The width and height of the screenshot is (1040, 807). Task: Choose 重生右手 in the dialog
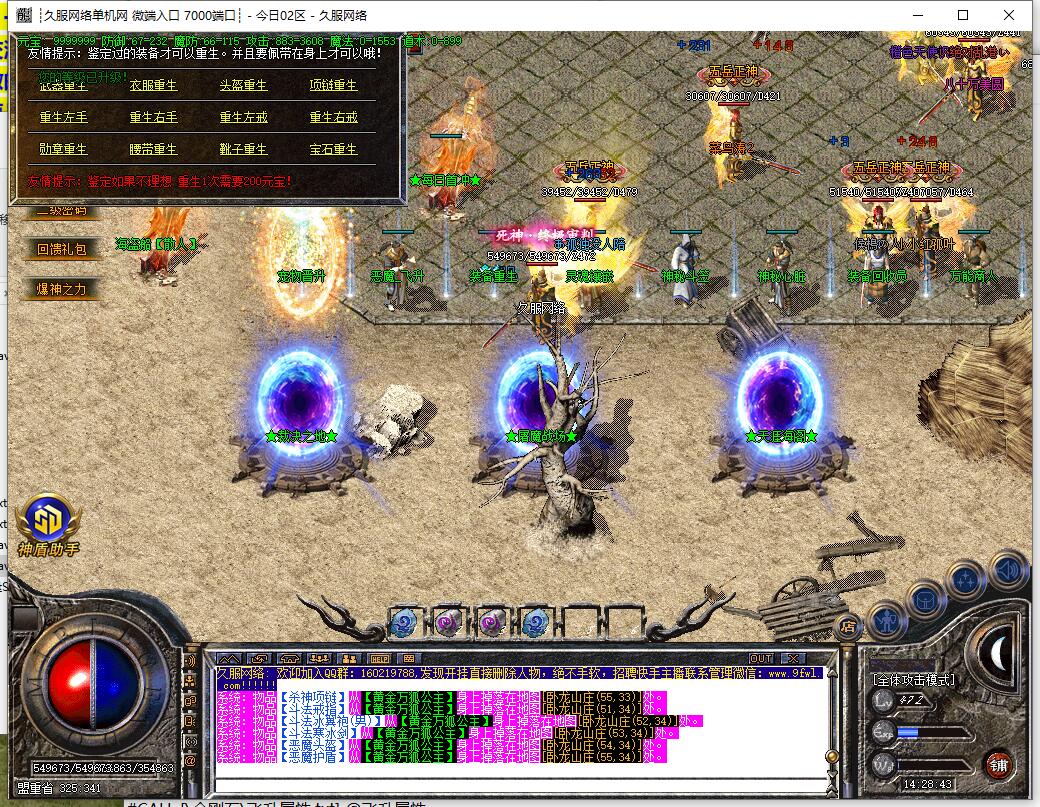click(x=153, y=117)
